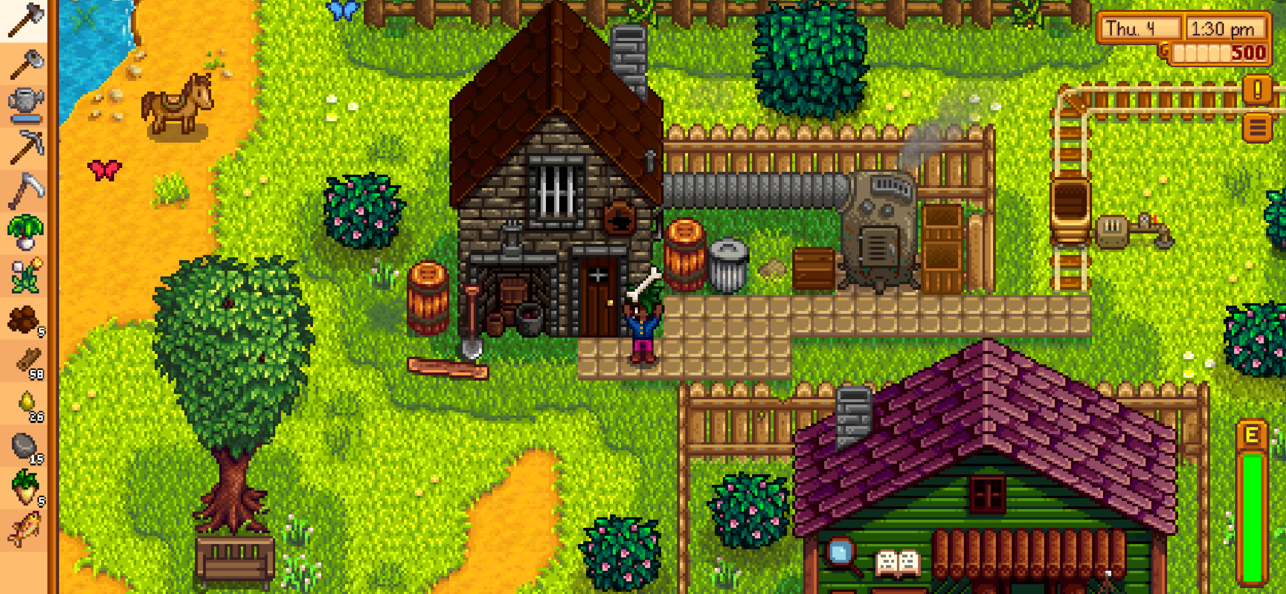Open the game menu with three-lines button
This screenshot has height=594, width=1286.
tap(1258, 127)
